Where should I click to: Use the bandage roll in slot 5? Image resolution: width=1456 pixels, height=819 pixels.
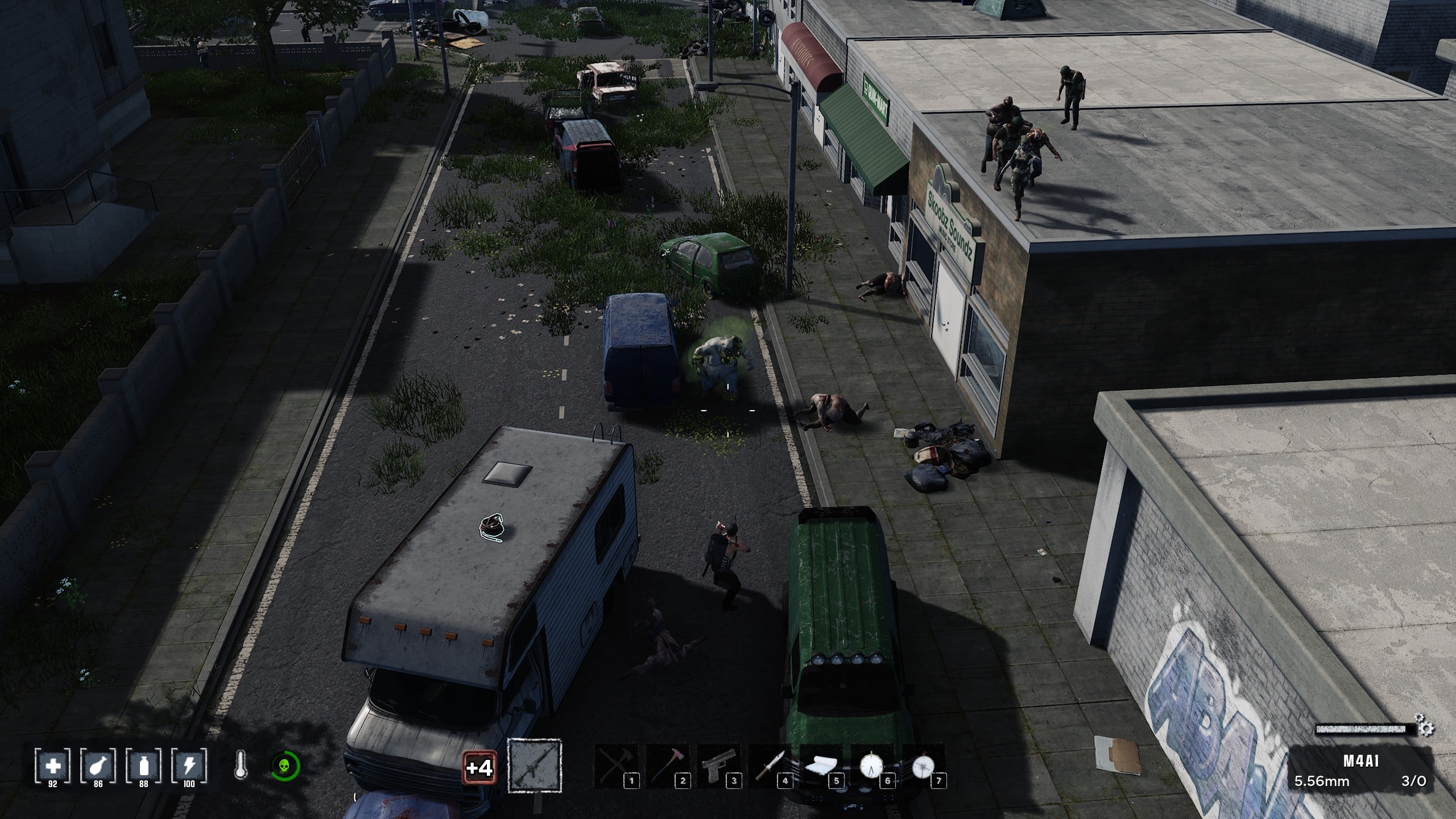click(821, 767)
